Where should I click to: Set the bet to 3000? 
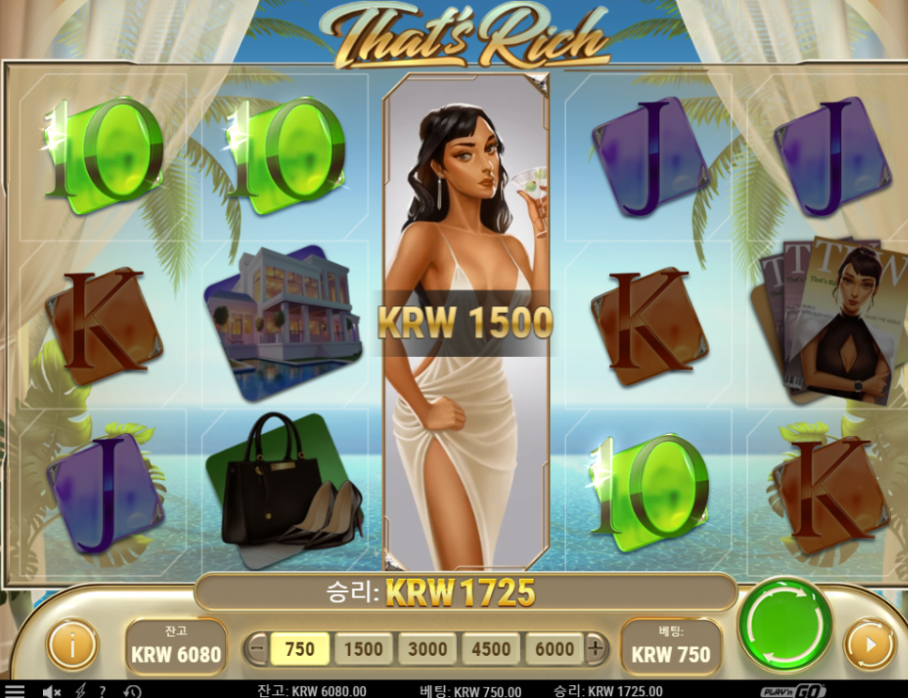[427, 648]
